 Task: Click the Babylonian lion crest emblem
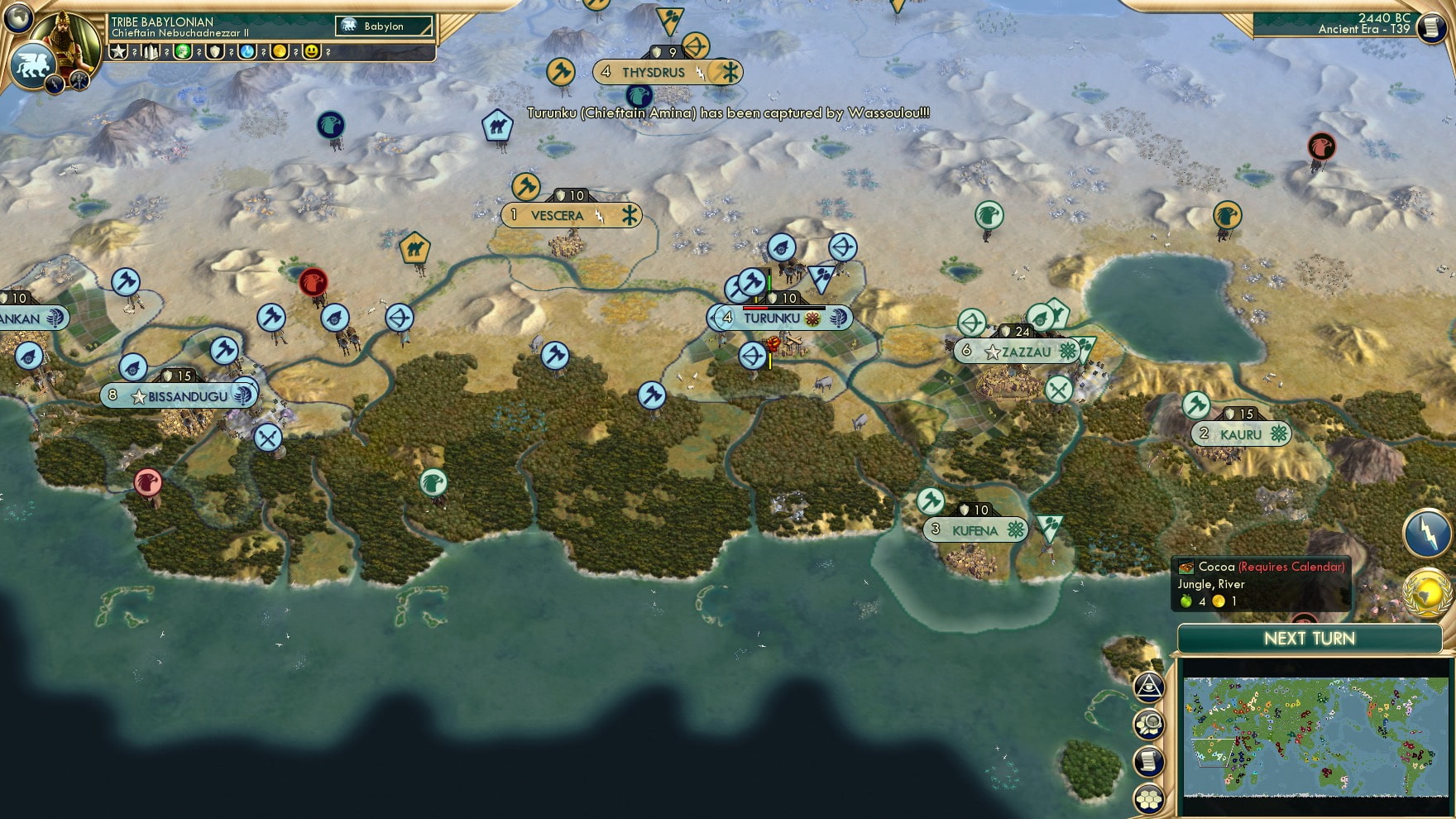pyautogui.click(x=31, y=65)
